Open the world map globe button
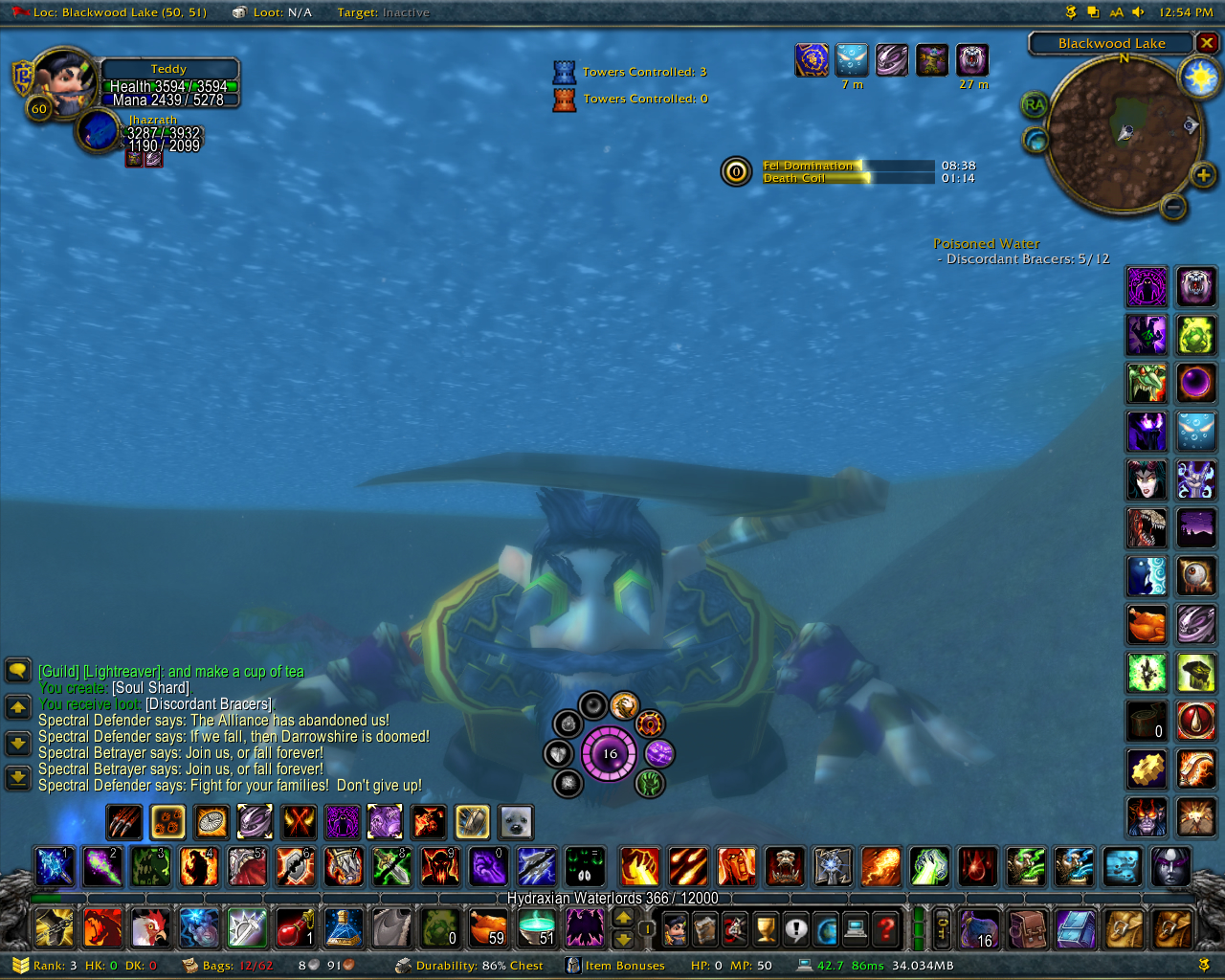Viewport: 1225px width, 980px height. [826, 928]
